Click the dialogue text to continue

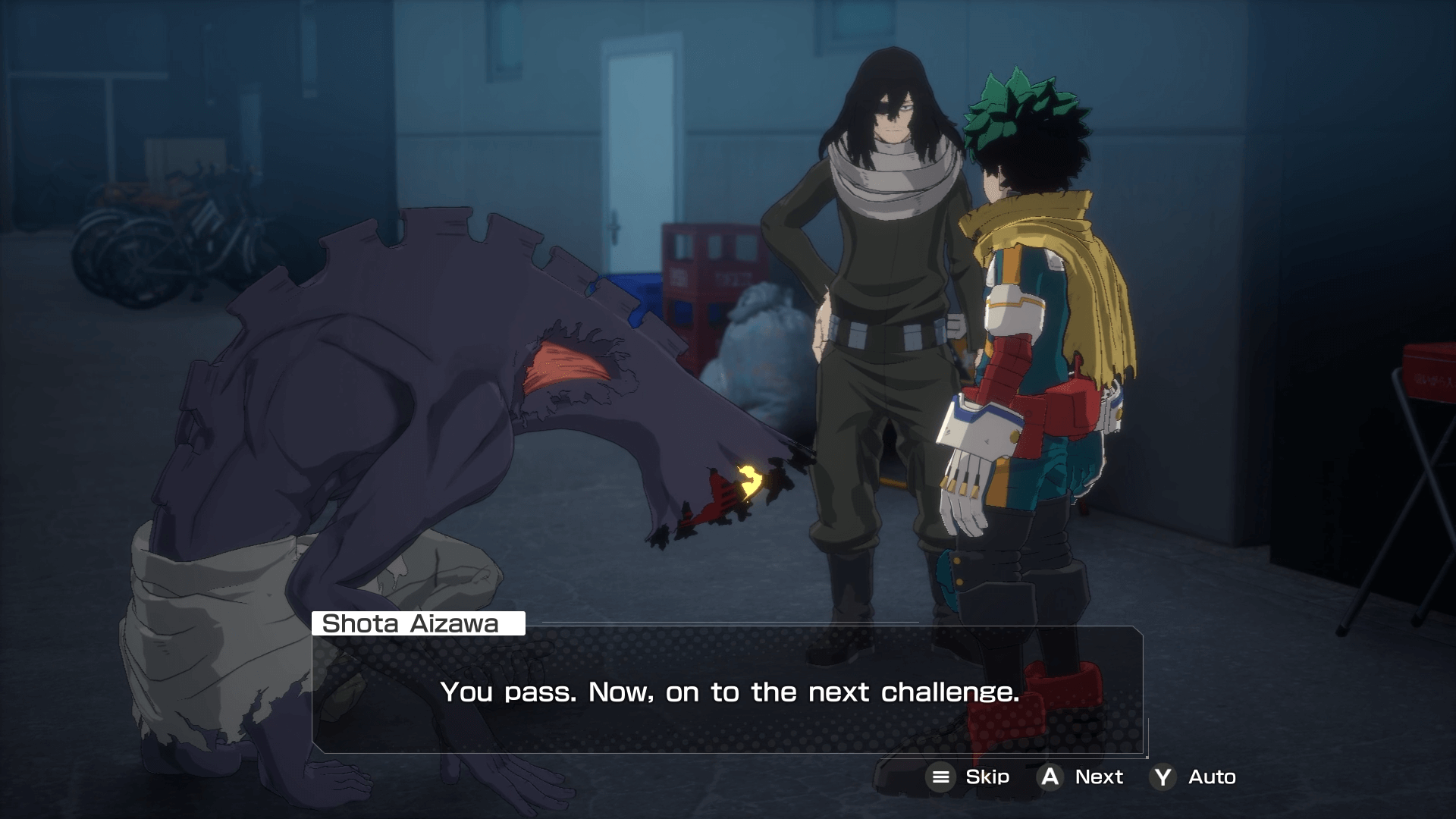(732, 692)
